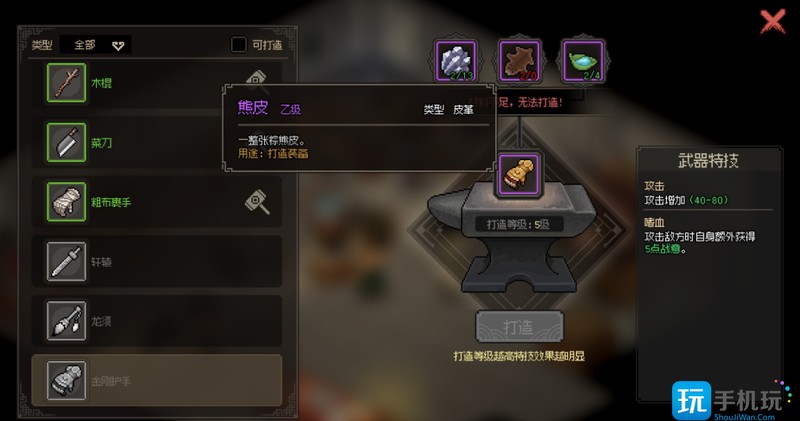Select the ore material icon

pyautogui.click(x=457, y=61)
